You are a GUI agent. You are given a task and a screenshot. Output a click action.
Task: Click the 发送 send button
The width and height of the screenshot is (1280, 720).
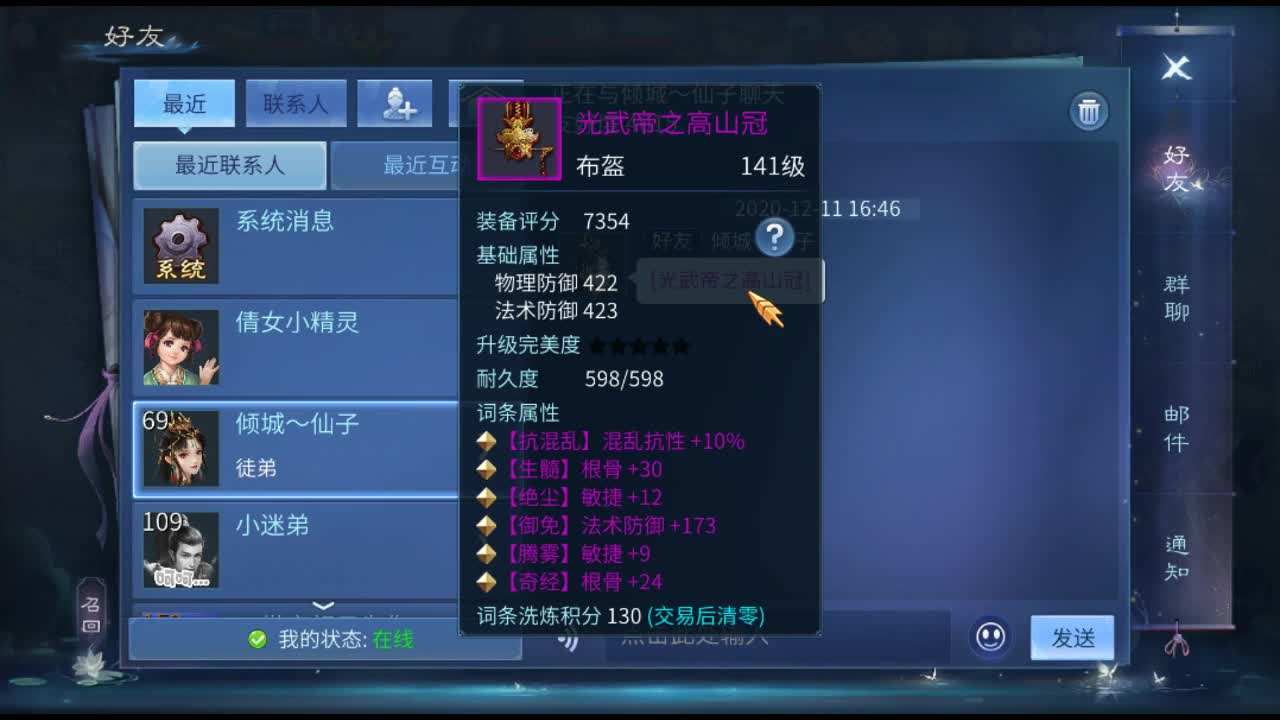(1072, 637)
